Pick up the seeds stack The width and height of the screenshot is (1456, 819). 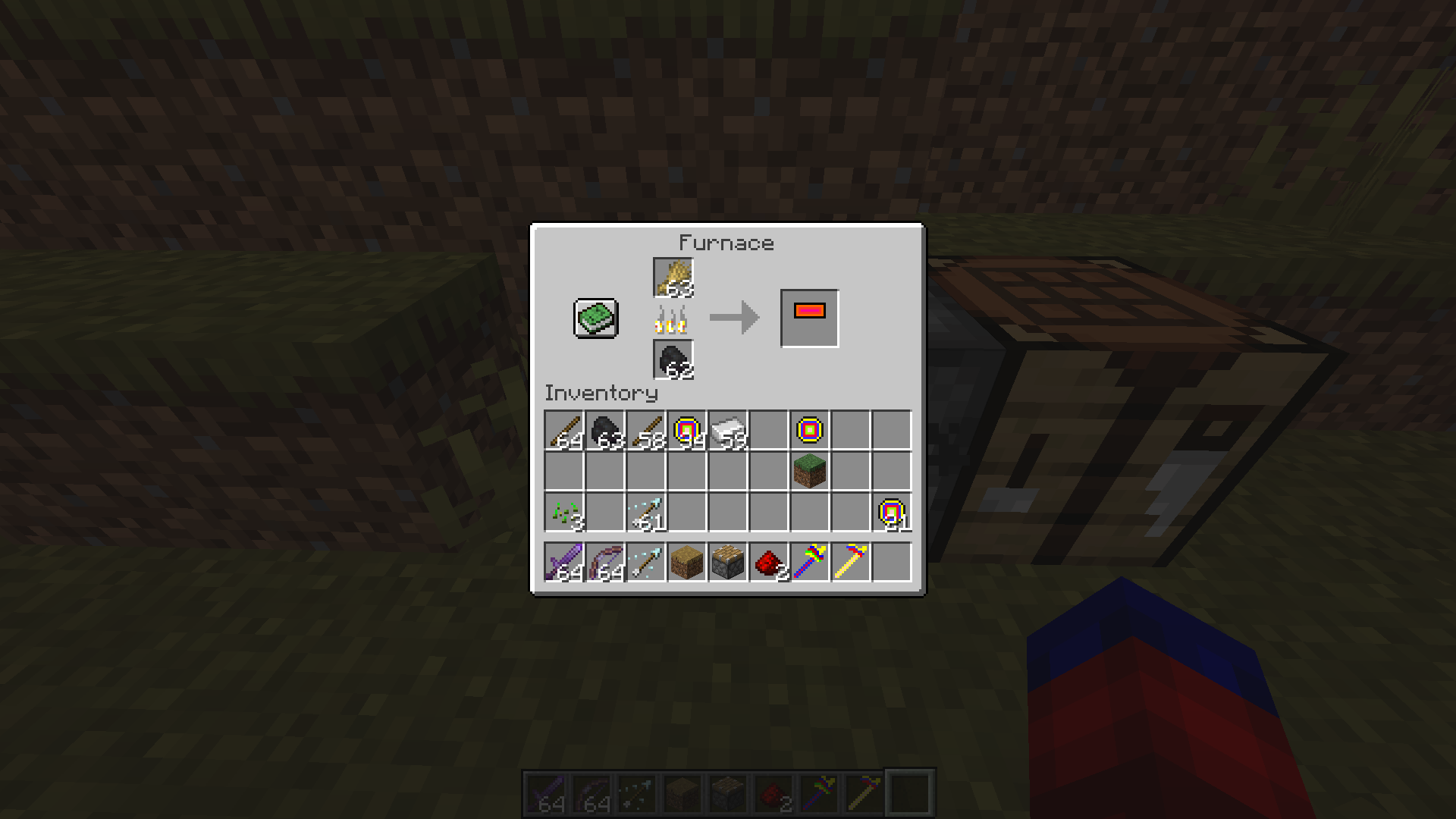click(564, 513)
